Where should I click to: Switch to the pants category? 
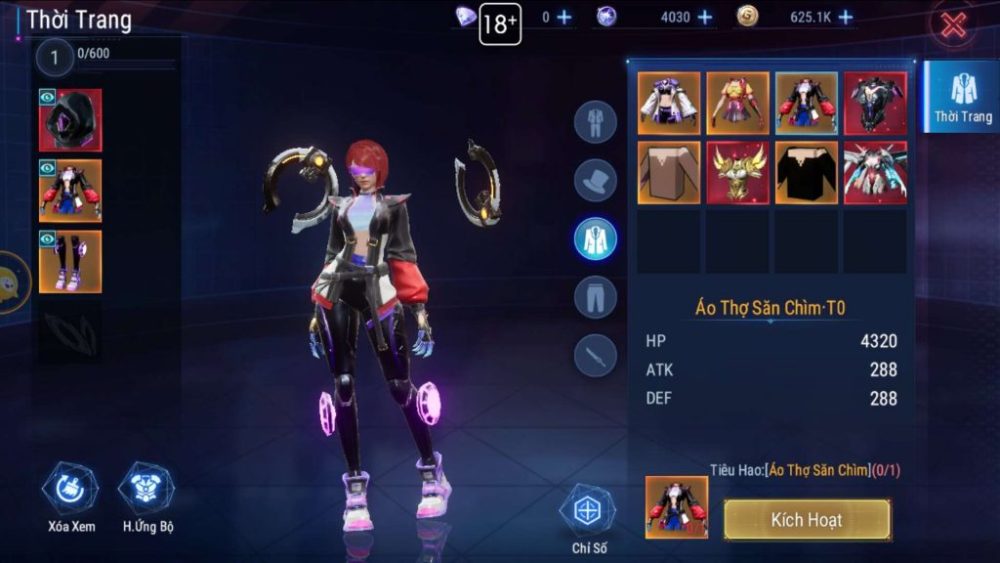tap(595, 297)
